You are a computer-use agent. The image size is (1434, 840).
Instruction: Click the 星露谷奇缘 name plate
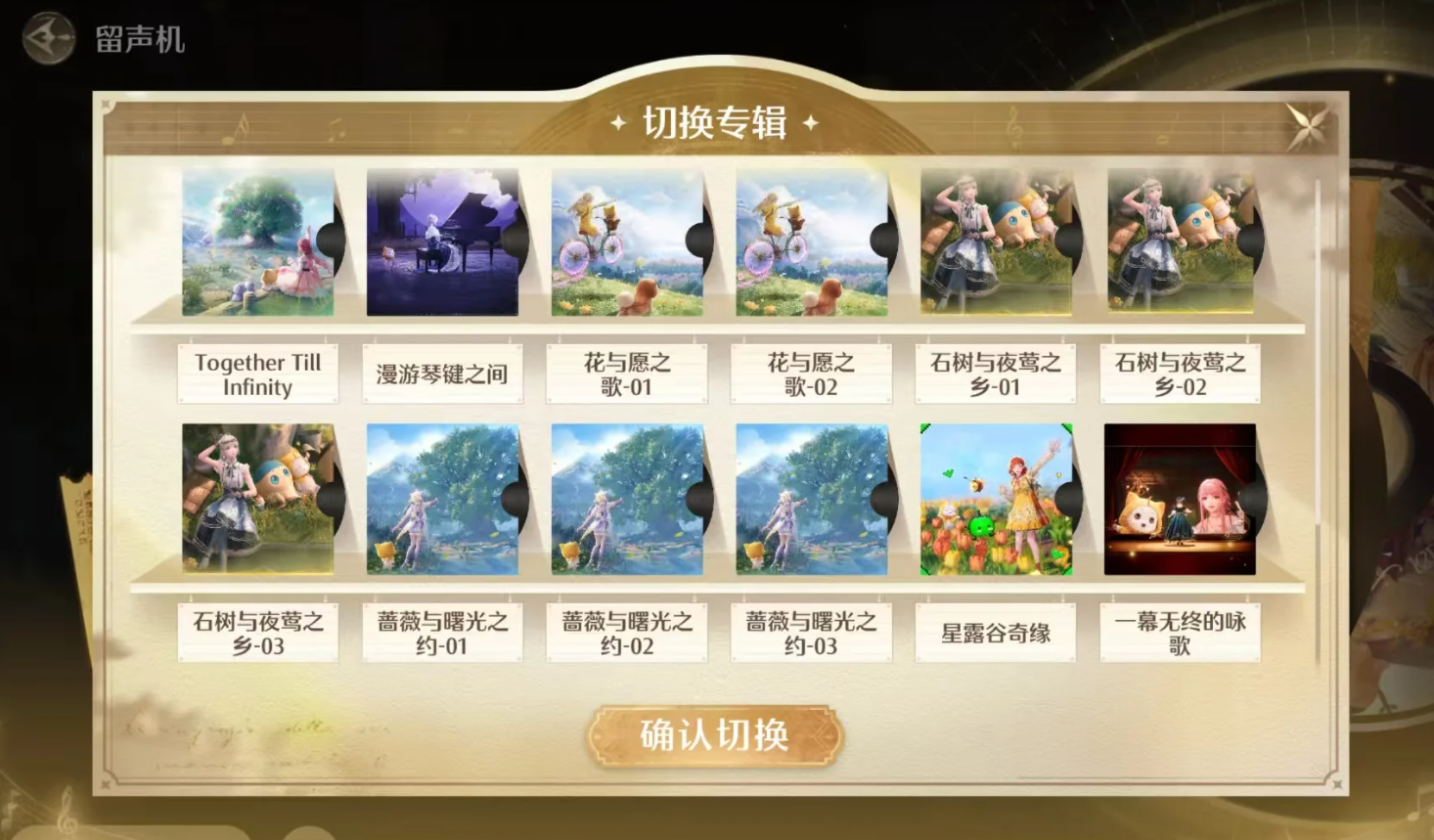pyautogui.click(x=995, y=633)
